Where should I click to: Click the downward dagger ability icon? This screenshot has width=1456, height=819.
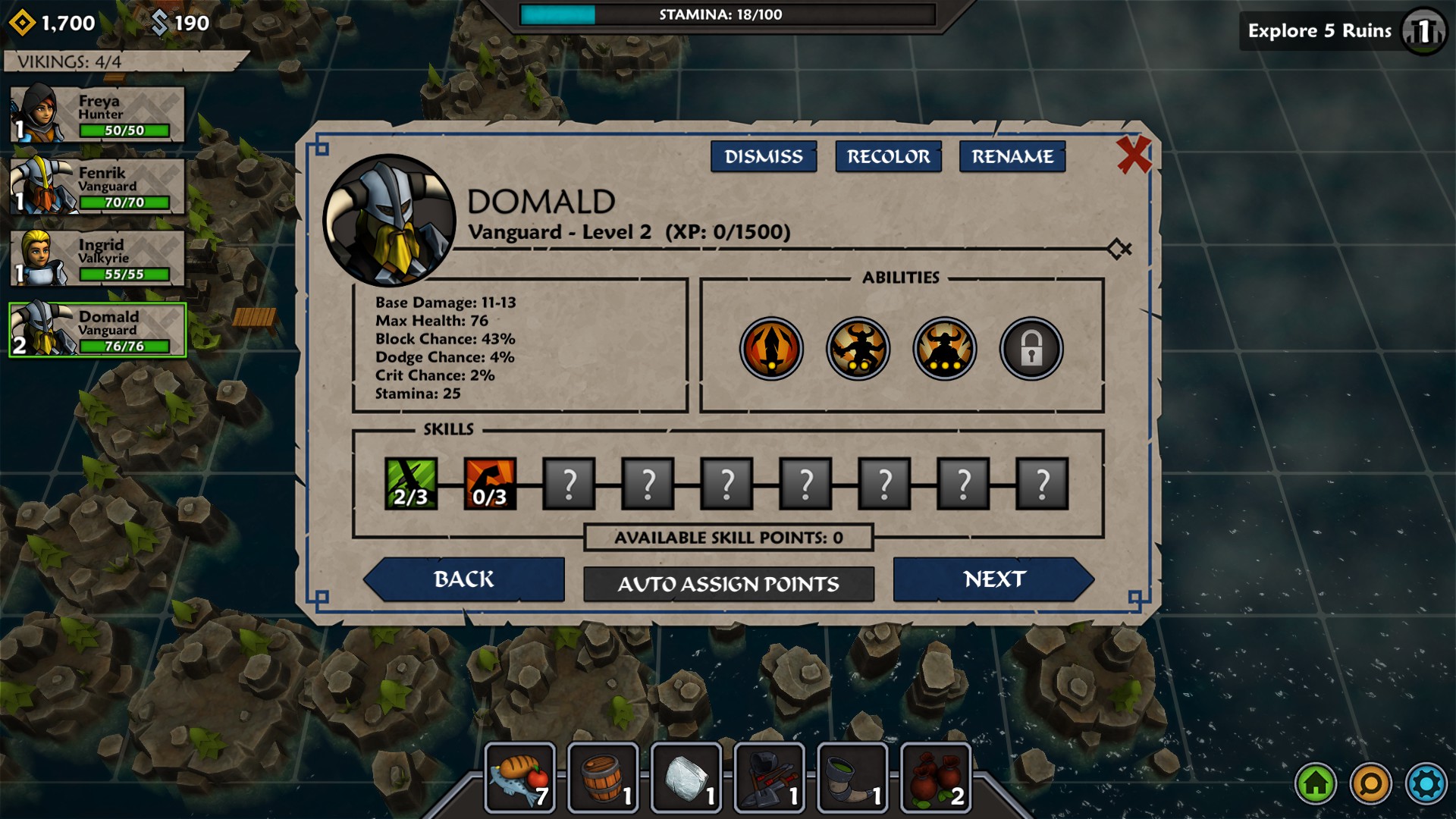pyautogui.click(x=771, y=349)
